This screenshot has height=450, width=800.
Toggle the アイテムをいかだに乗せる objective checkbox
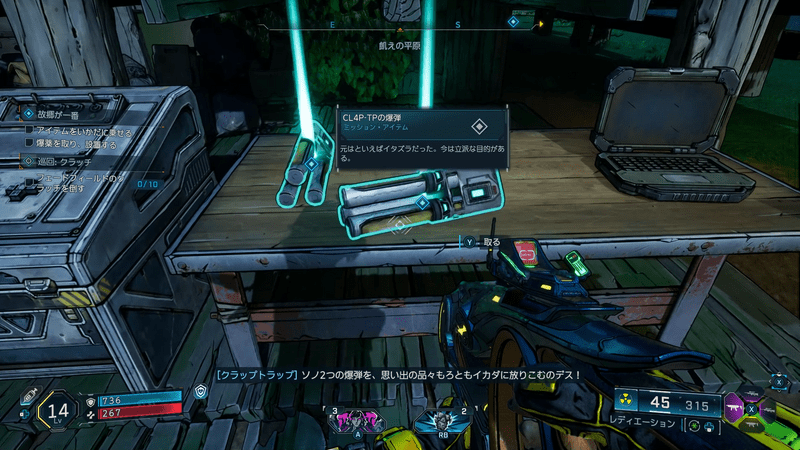click(x=30, y=130)
